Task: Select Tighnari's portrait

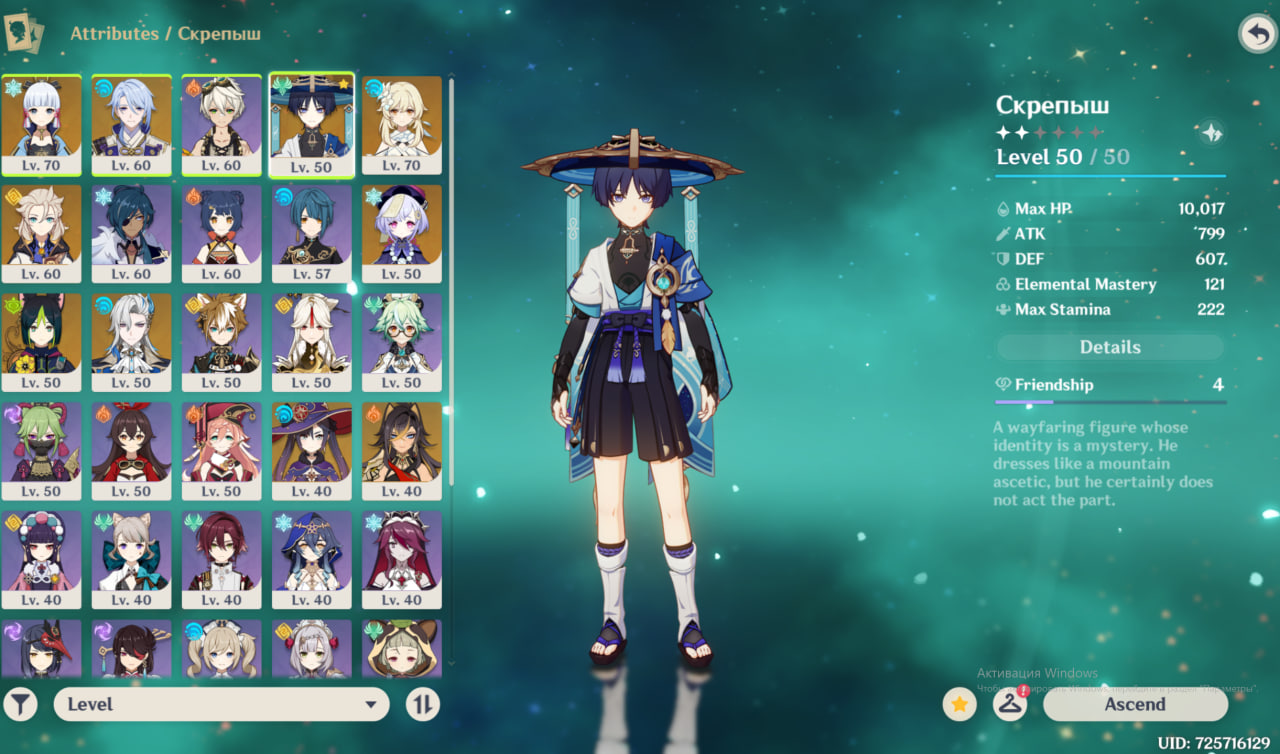Action: [x=42, y=342]
